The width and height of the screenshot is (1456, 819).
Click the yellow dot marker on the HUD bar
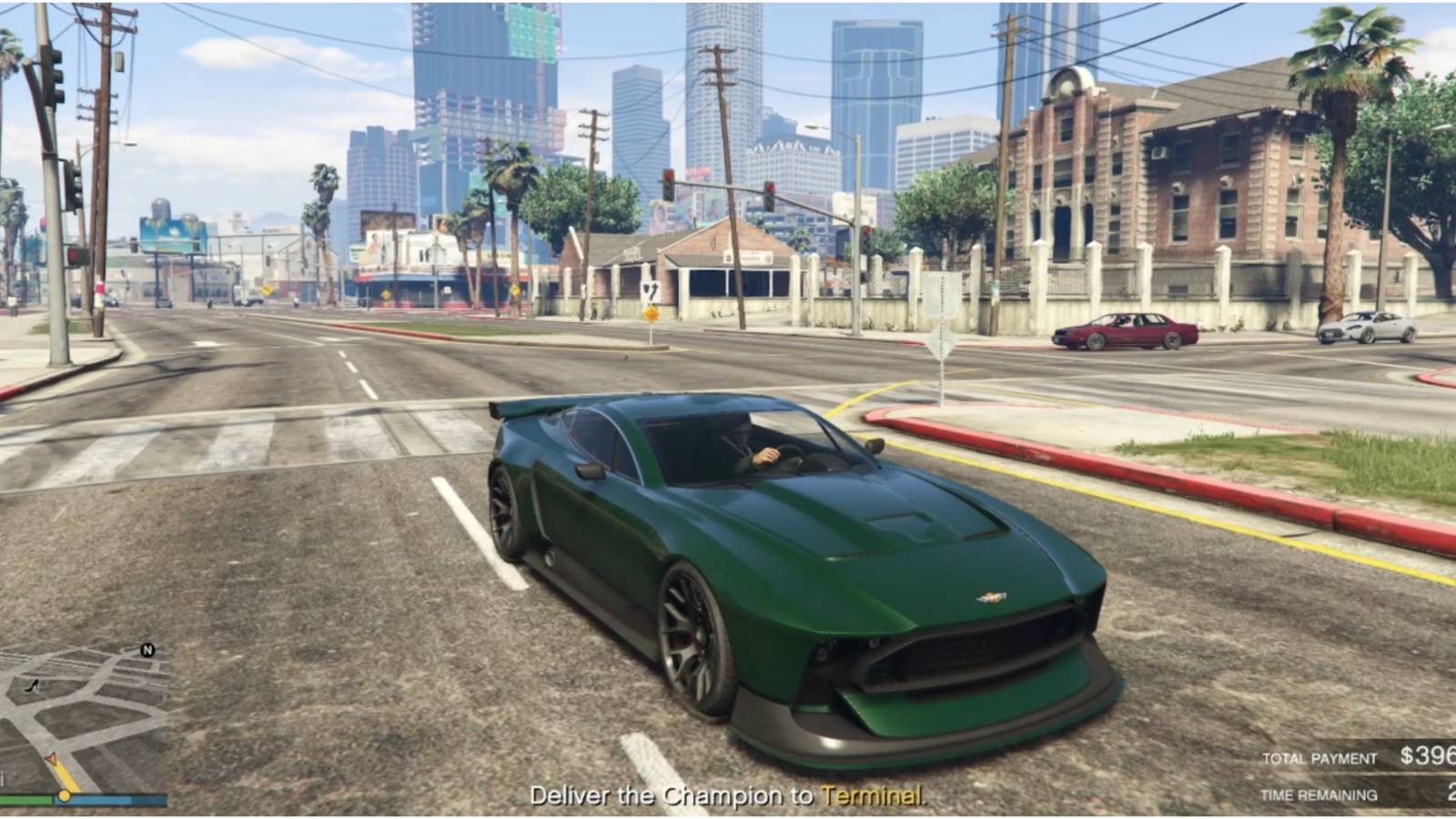click(x=64, y=797)
